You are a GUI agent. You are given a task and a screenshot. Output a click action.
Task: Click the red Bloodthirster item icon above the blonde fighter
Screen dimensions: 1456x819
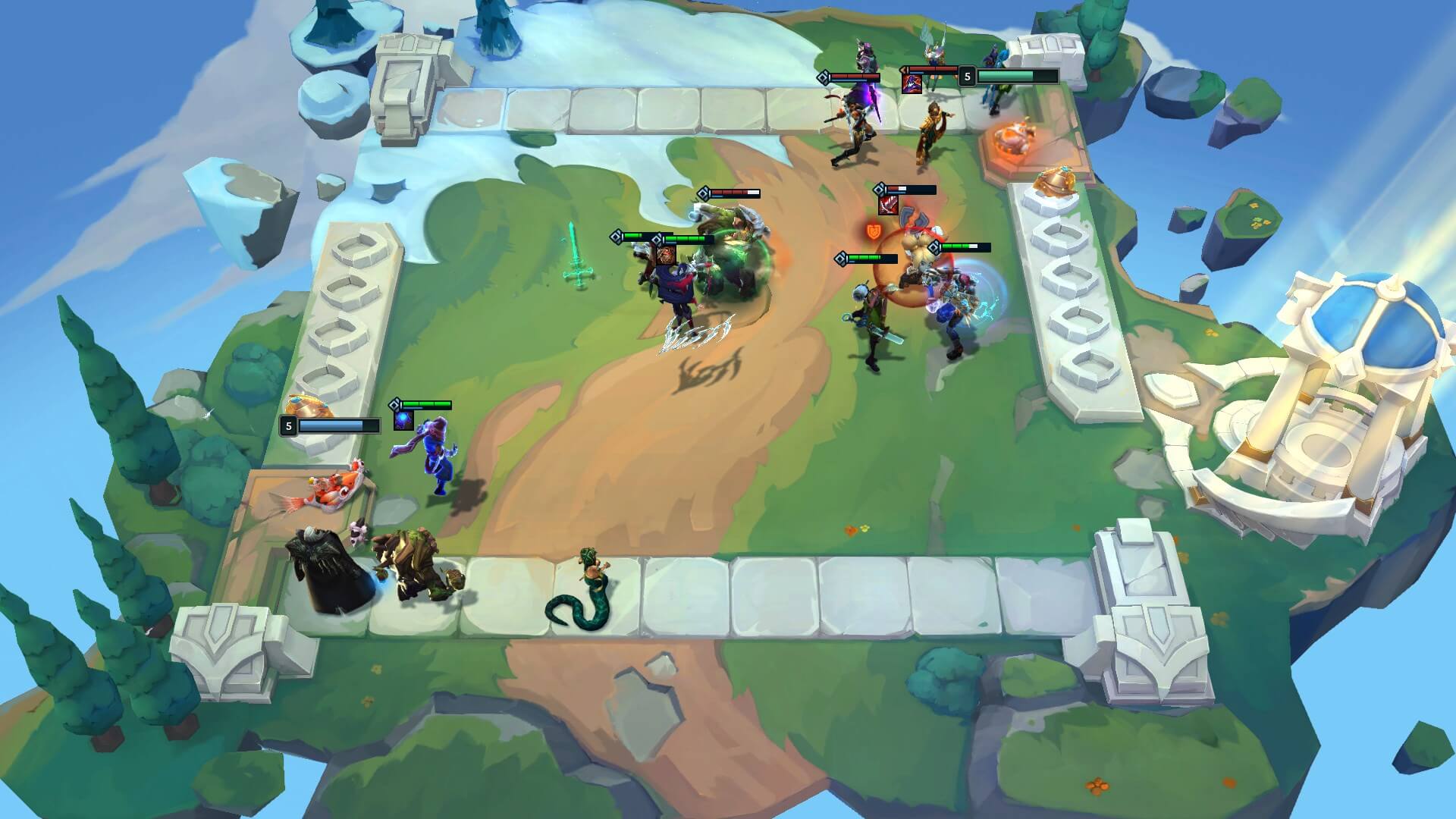point(888,206)
